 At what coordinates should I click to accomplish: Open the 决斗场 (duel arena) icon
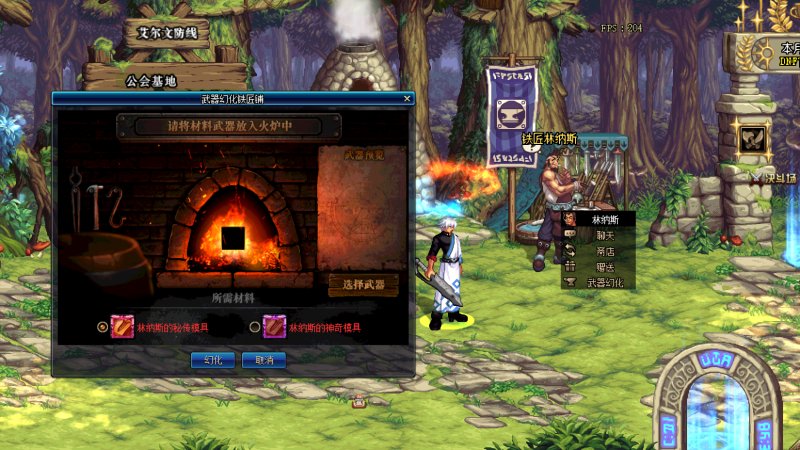pyautogui.click(x=753, y=141)
